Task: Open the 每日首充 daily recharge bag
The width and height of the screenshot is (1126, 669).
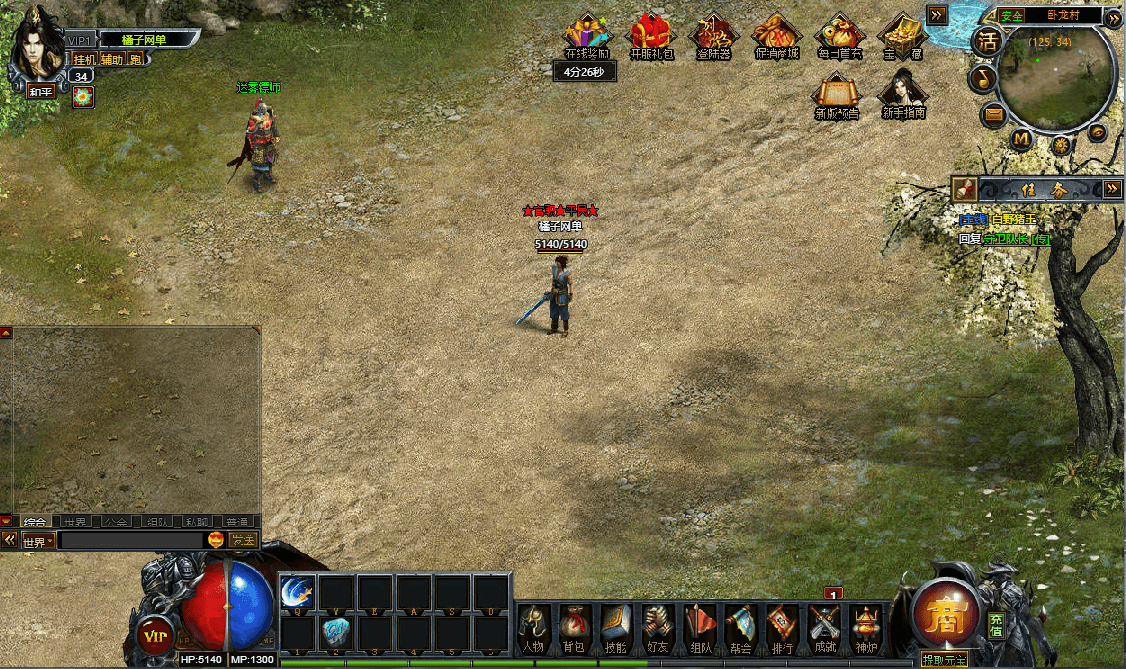Action: coord(838,36)
